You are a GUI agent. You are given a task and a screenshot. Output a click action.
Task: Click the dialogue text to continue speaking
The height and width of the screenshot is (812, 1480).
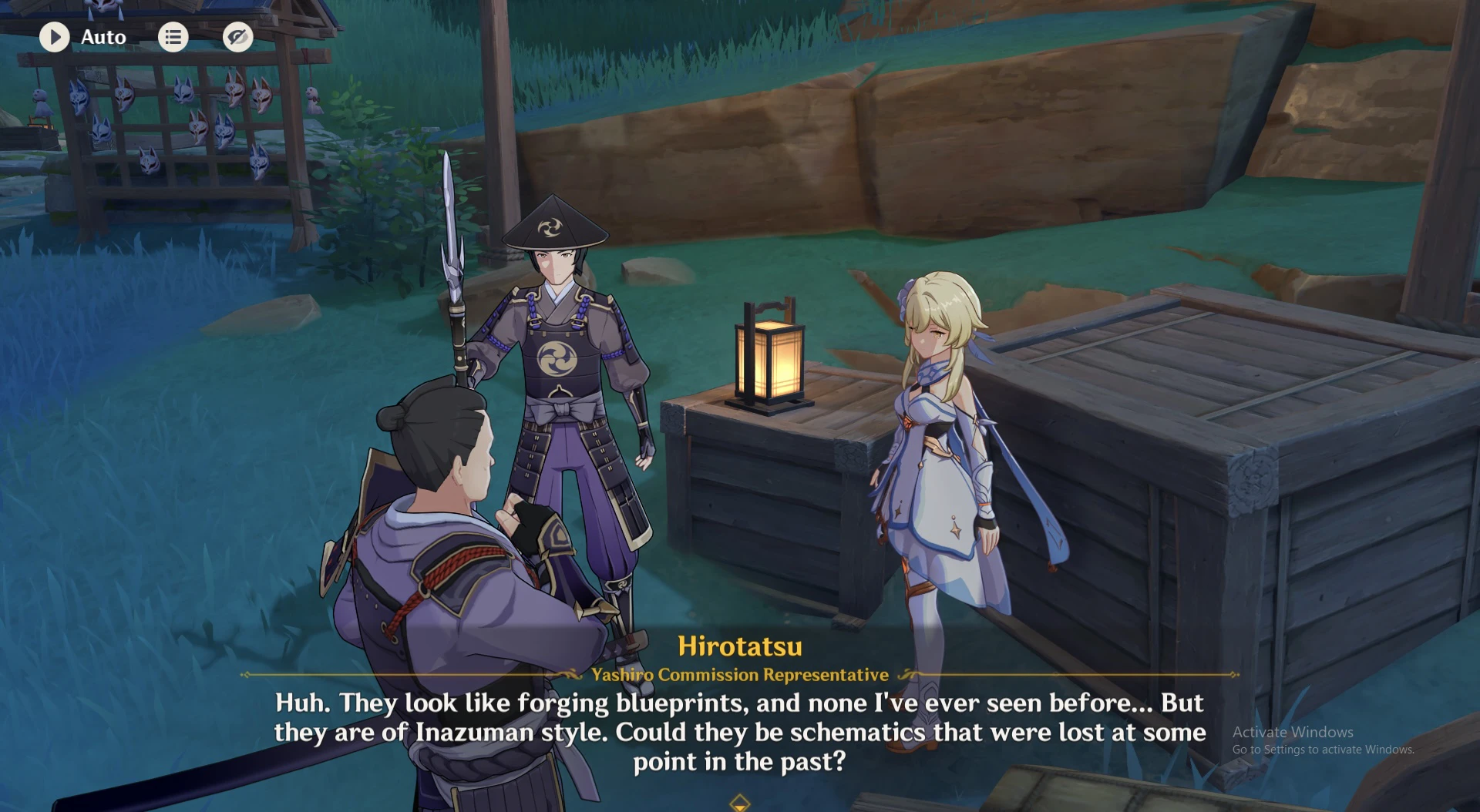click(739, 732)
